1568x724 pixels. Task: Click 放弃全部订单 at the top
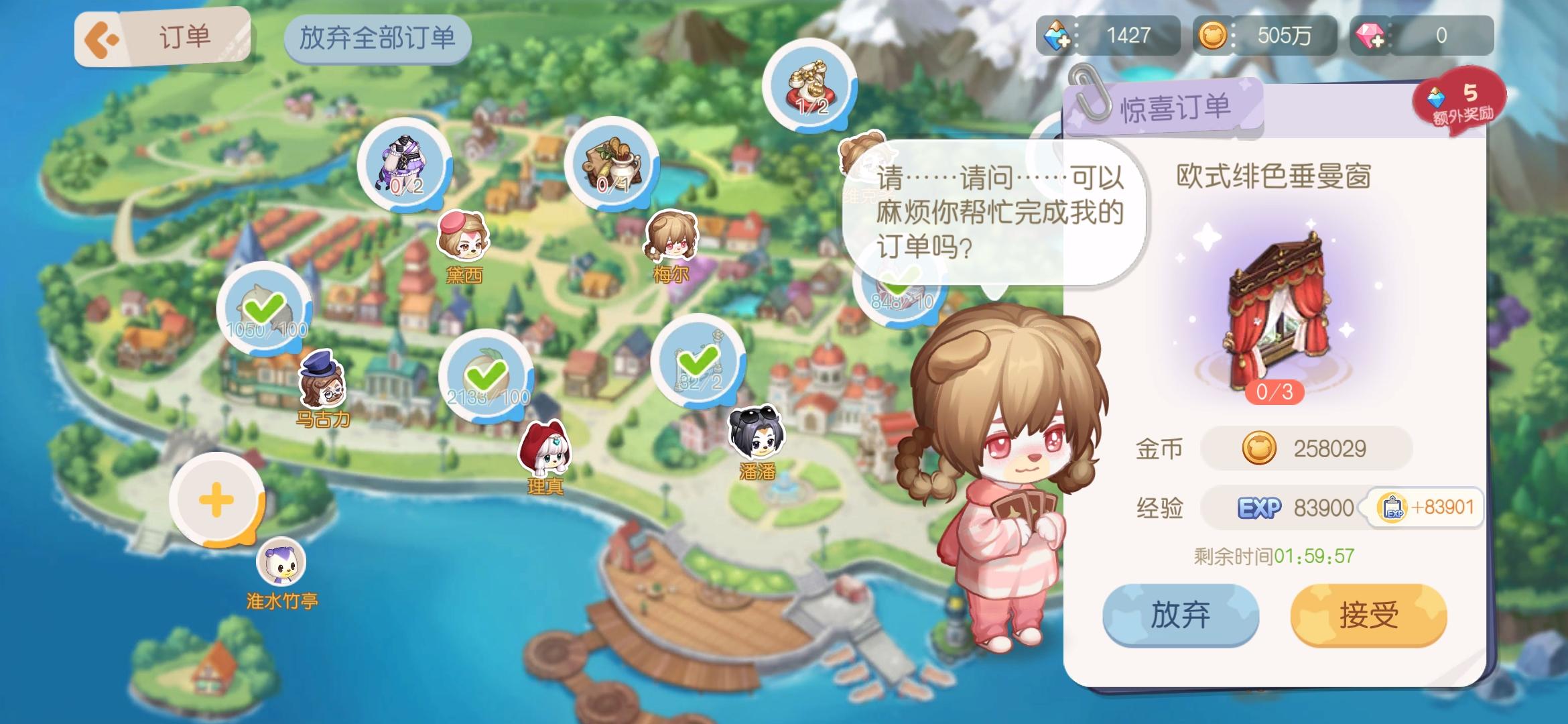(378, 38)
